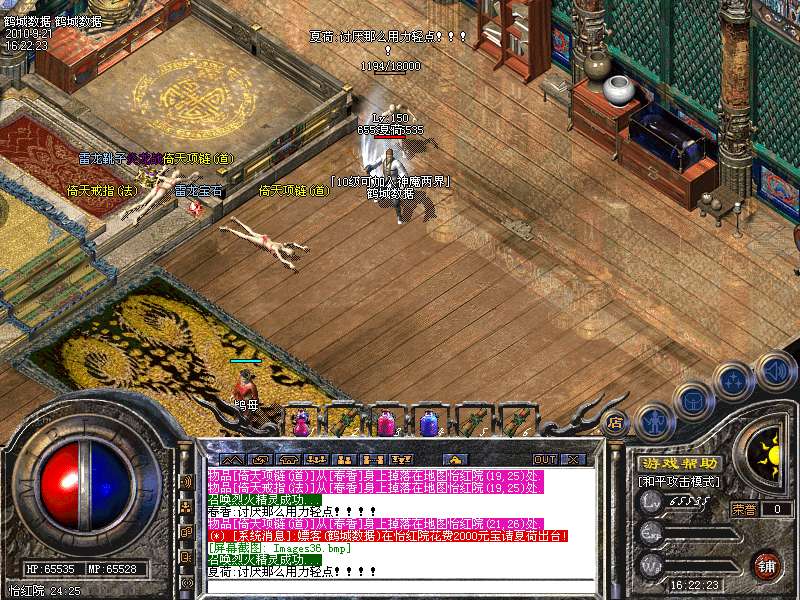Toggle the 和平攻击模式 attack mode label
This screenshot has height=600, width=800.
[679, 481]
